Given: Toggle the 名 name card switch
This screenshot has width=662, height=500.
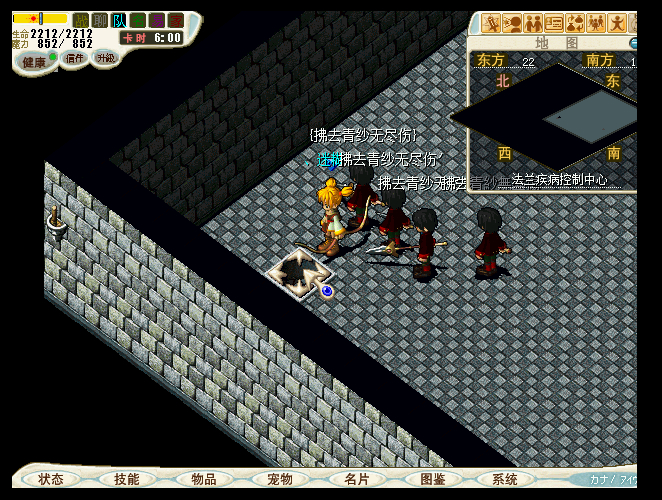Looking at the screenshot, I should tap(138, 20).
